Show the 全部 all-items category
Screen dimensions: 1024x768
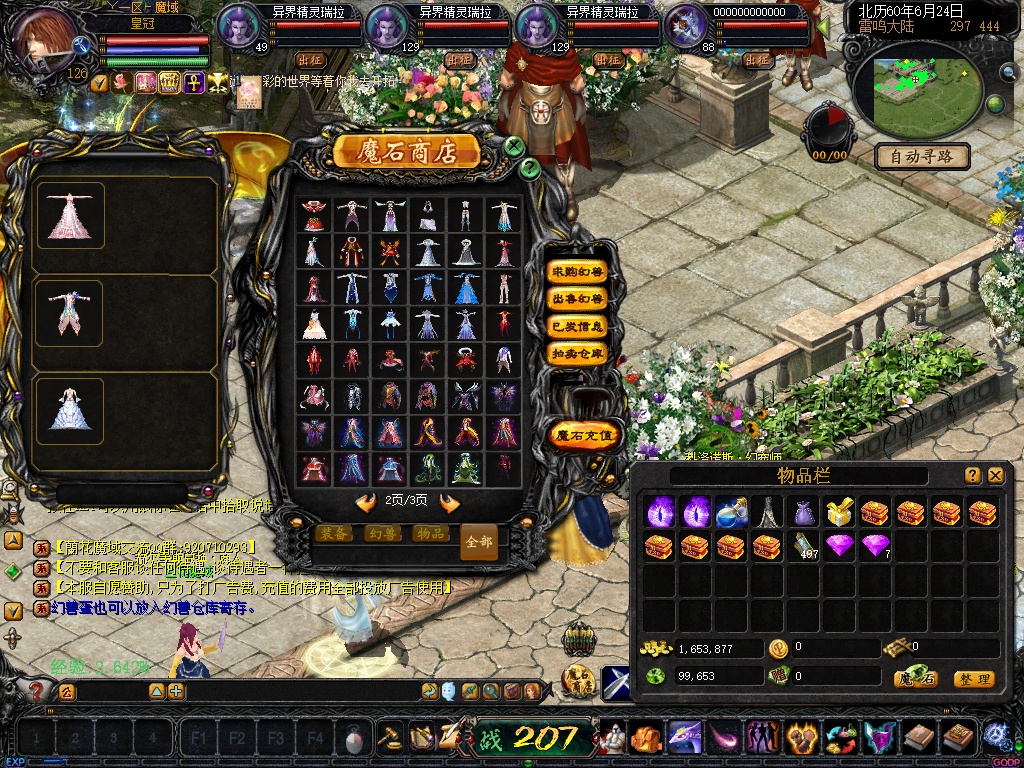pyautogui.click(x=479, y=541)
